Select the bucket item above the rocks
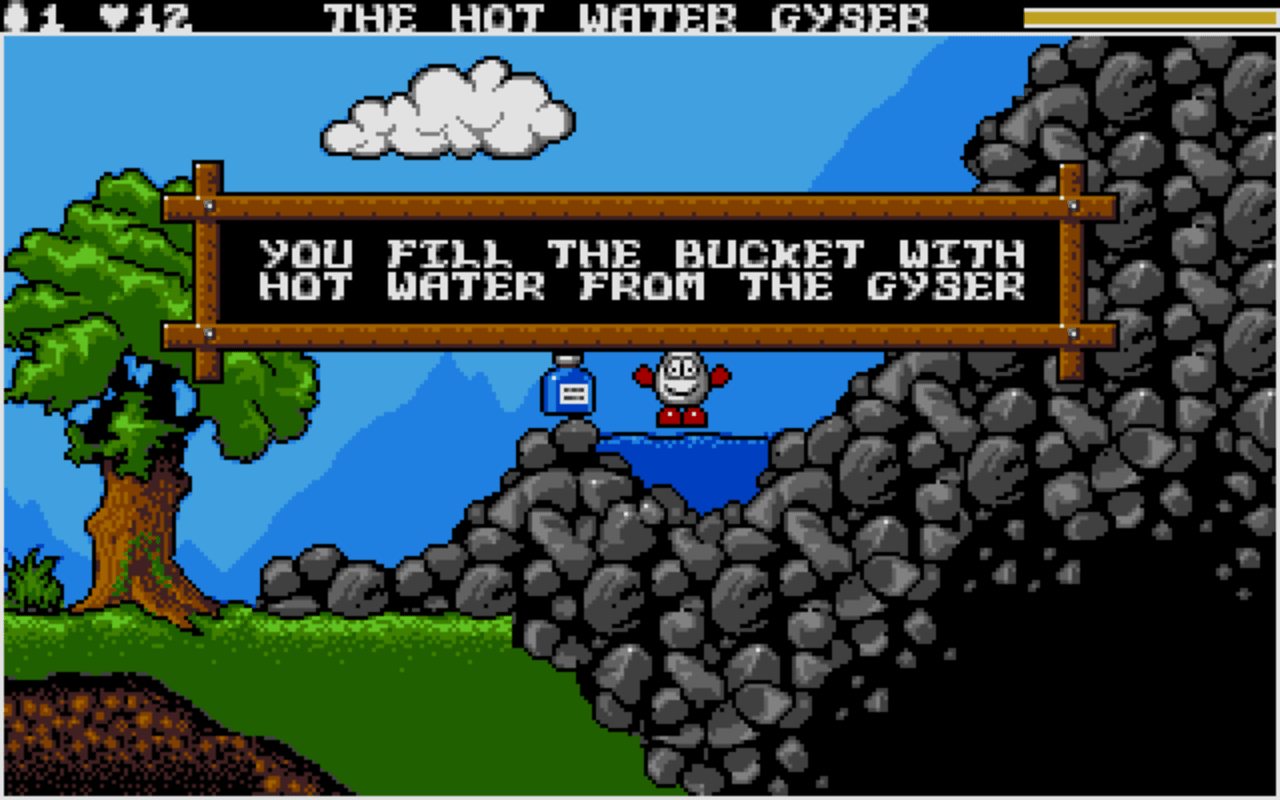 (x=567, y=390)
